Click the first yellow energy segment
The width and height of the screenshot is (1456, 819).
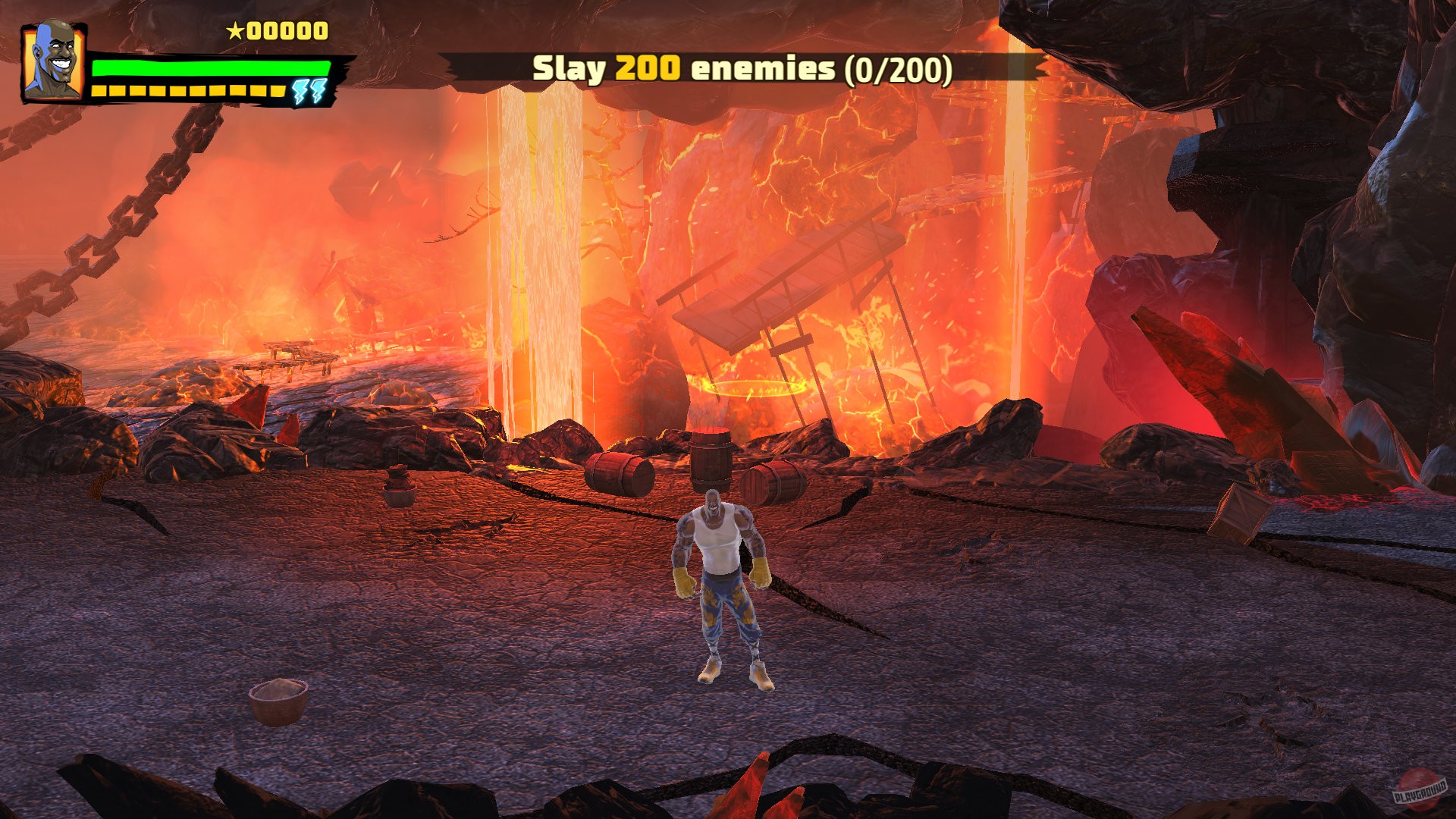(x=99, y=91)
